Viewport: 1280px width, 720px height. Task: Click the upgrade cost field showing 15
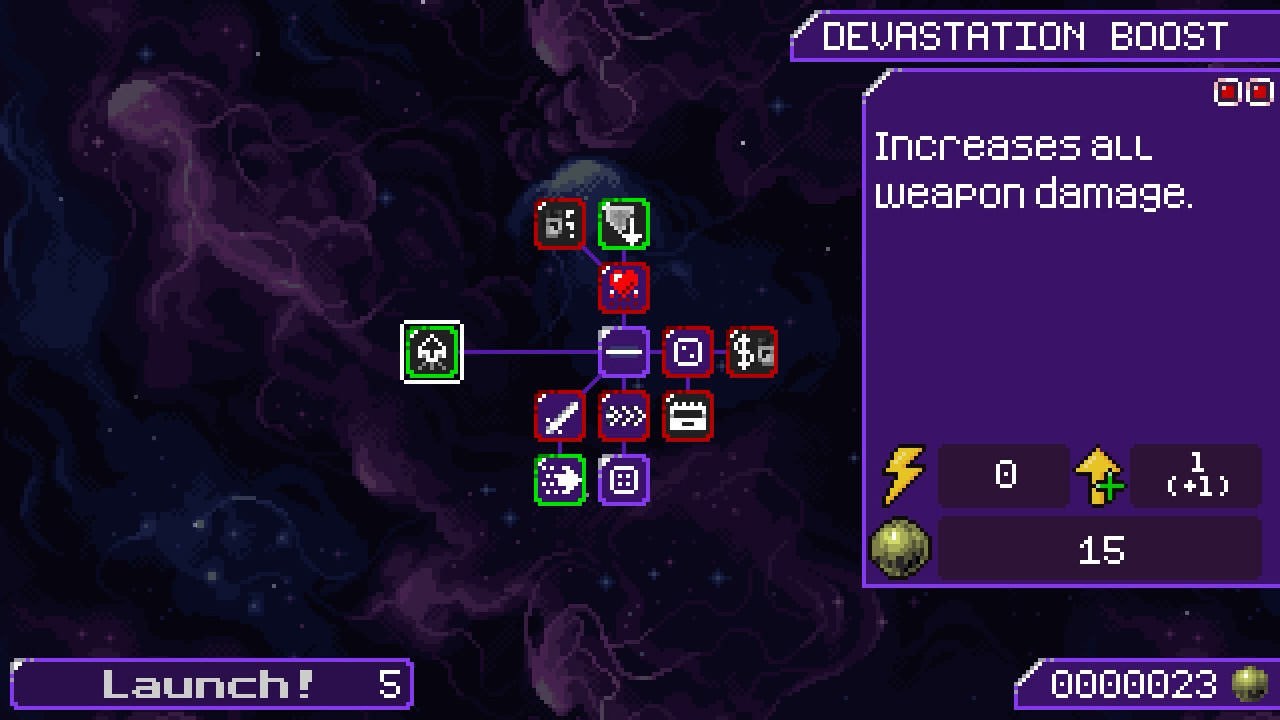point(1100,548)
